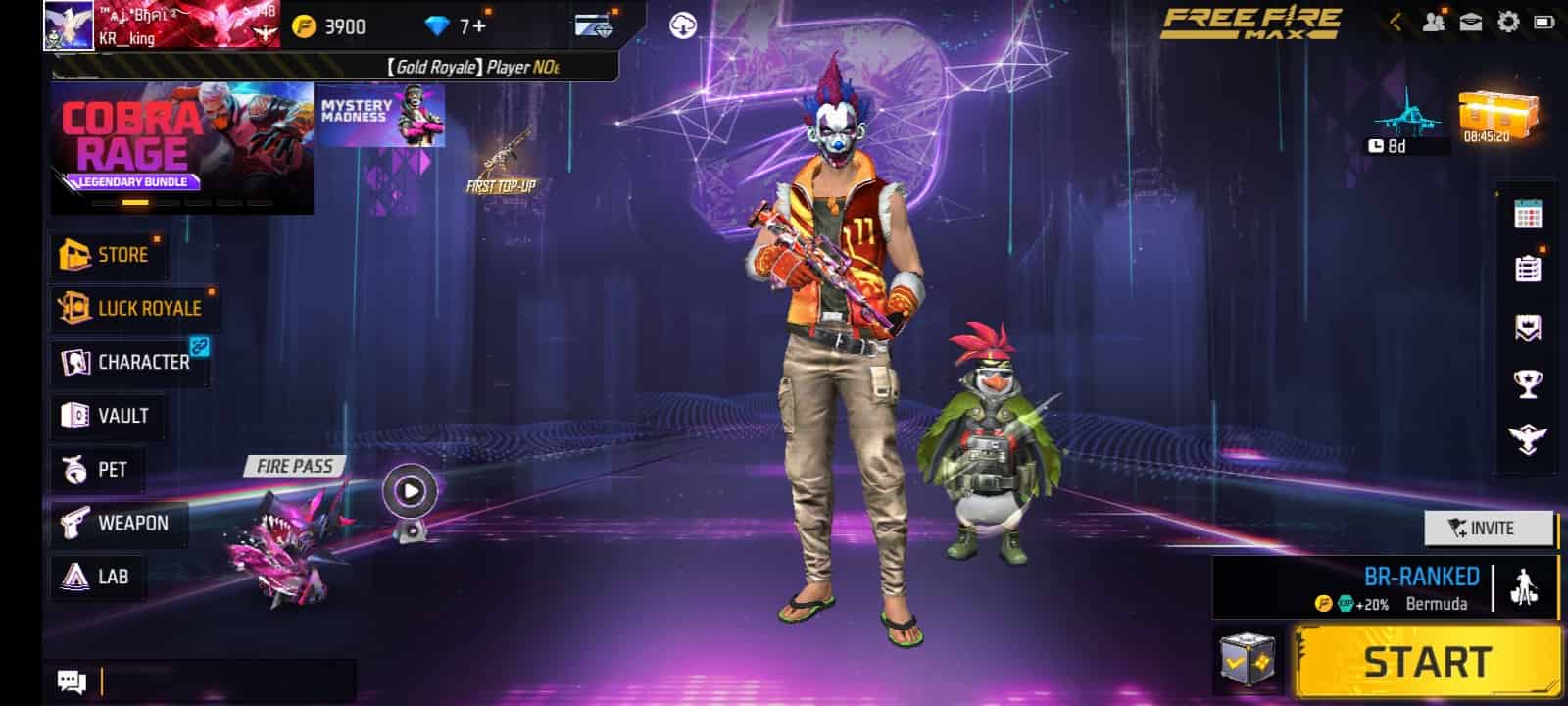Viewport: 1568px width, 706px height.
Task: Check the mail inbox icon
Action: [x=1470, y=23]
